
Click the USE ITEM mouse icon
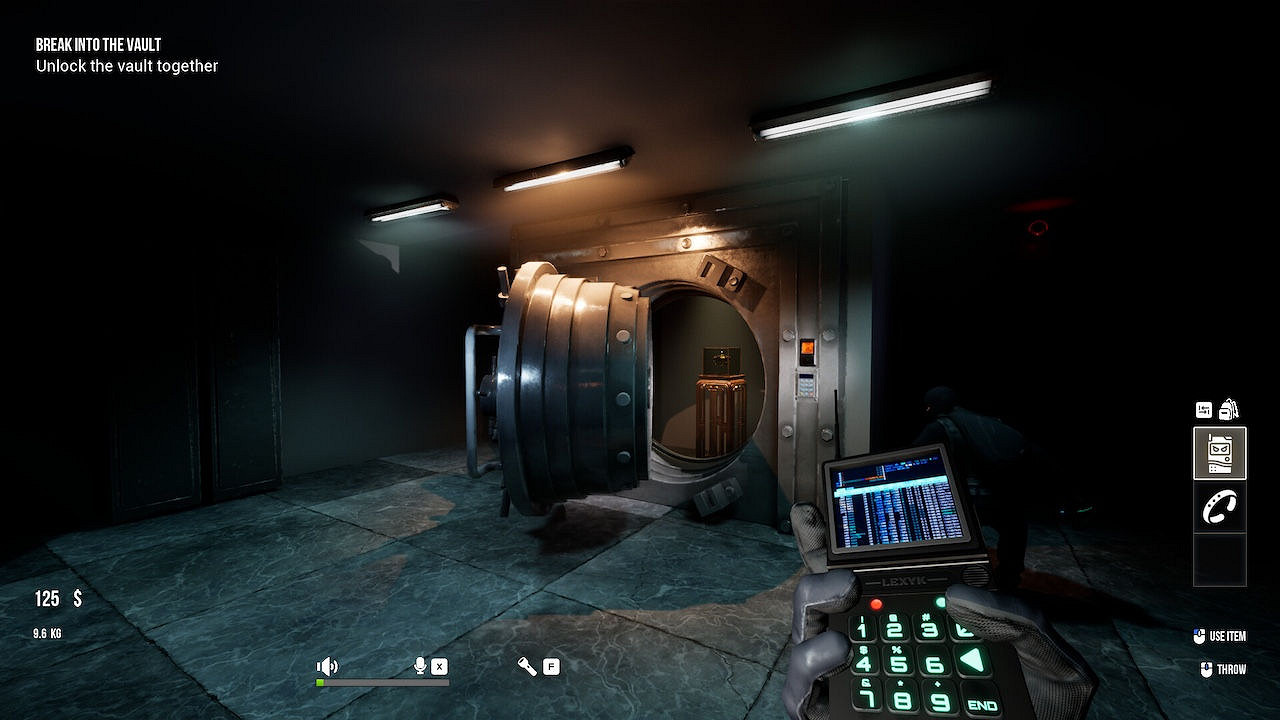click(1198, 636)
